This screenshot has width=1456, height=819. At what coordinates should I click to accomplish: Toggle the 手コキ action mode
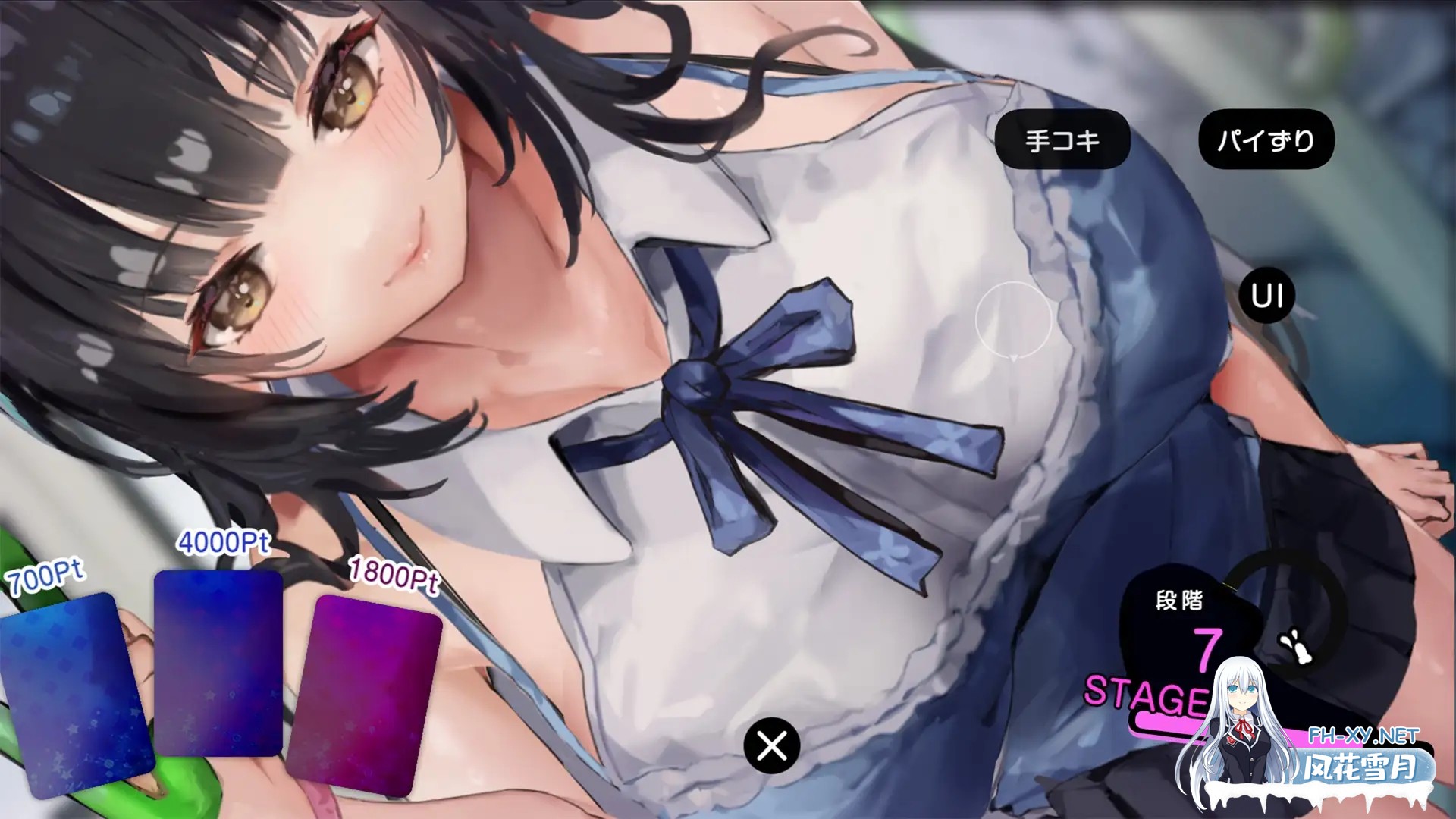pyautogui.click(x=1064, y=138)
